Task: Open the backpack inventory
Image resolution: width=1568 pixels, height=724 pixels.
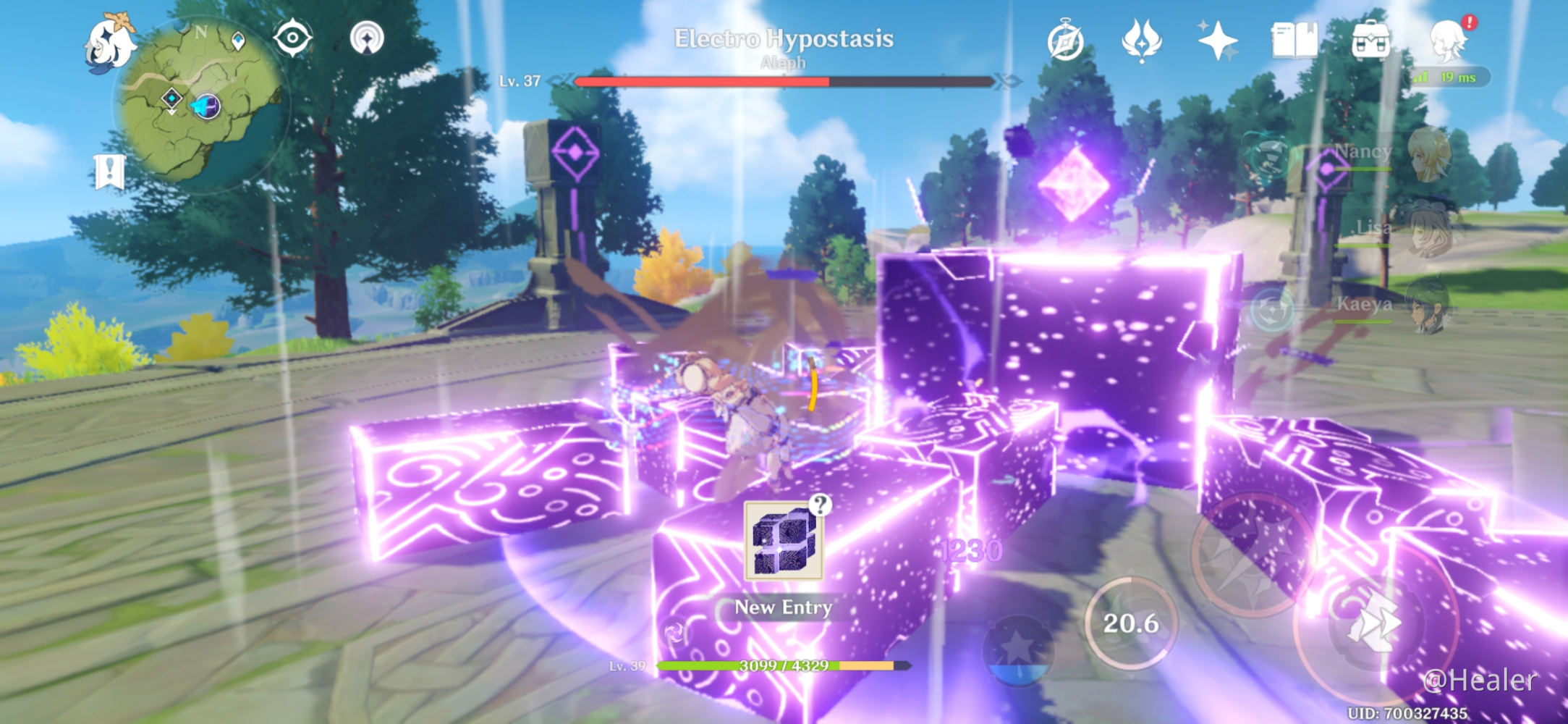Action: click(1370, 40)
